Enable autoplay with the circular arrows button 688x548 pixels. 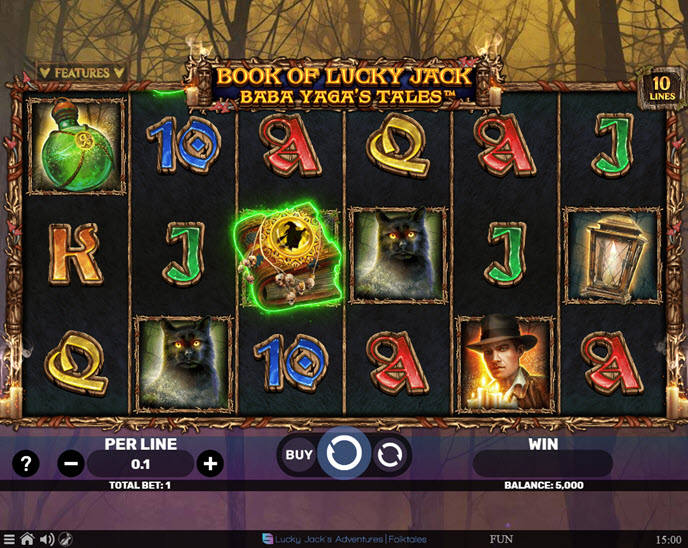pos(390,456)
